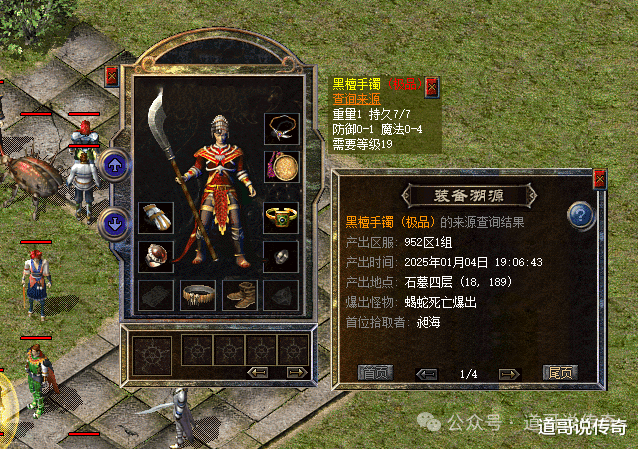
Task: Go to previous source record page
Action: click(427, 373)
